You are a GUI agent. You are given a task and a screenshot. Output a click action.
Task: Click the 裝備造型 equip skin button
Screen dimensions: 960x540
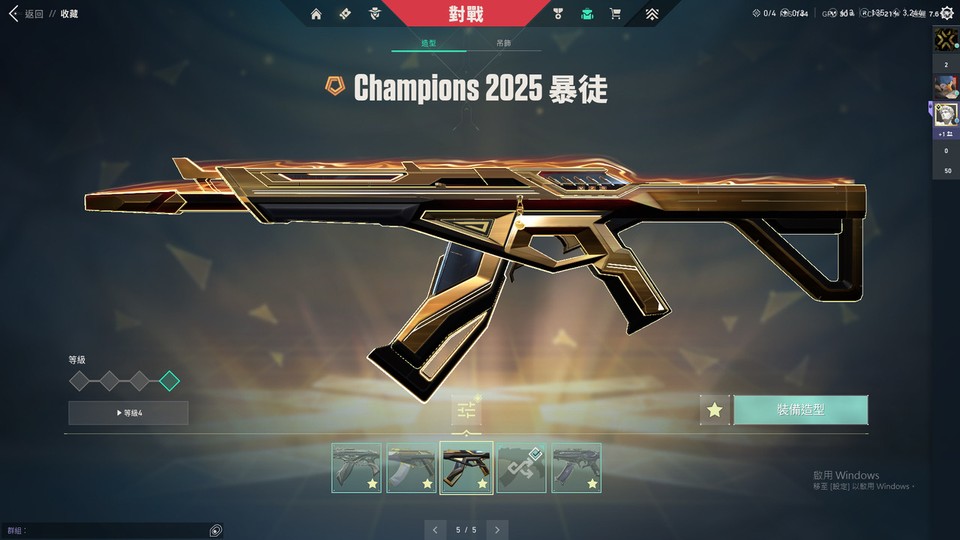(800, 410)
